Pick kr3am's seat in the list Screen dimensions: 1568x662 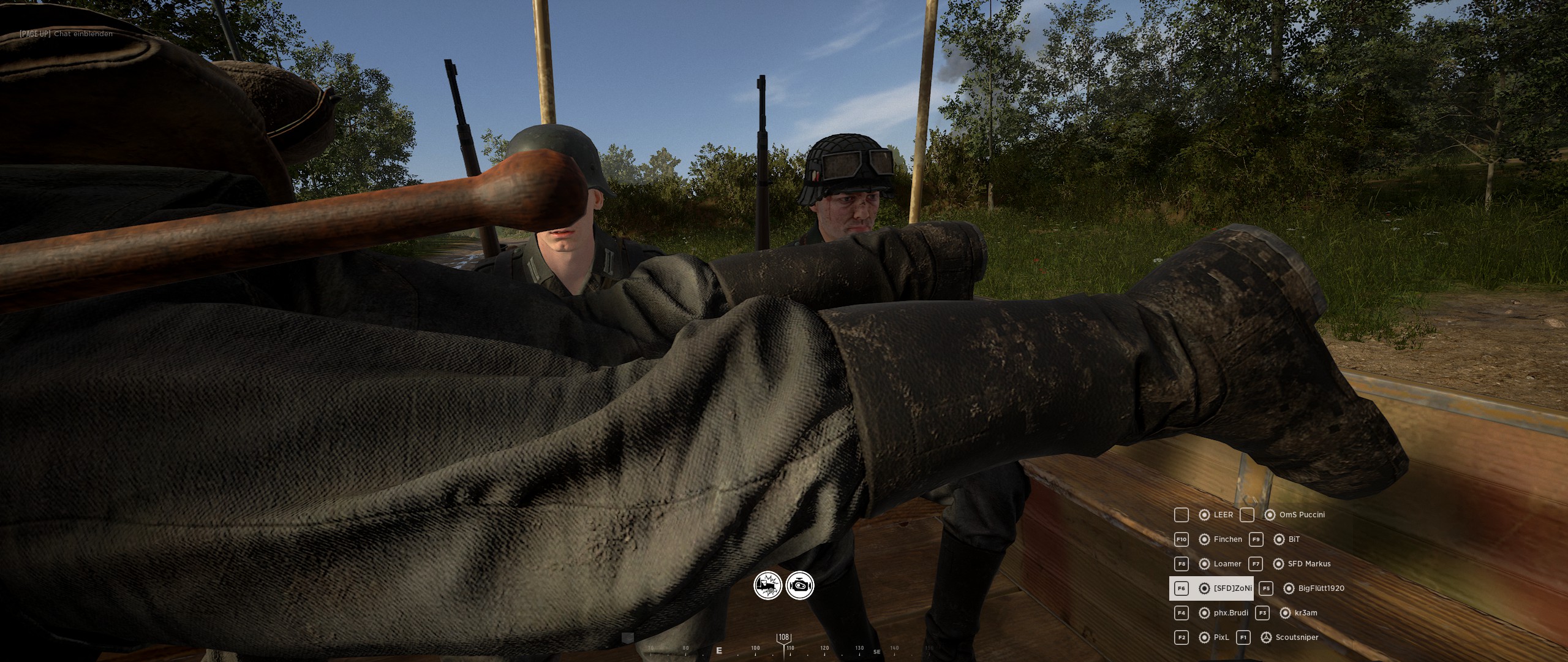point(1298,613)
